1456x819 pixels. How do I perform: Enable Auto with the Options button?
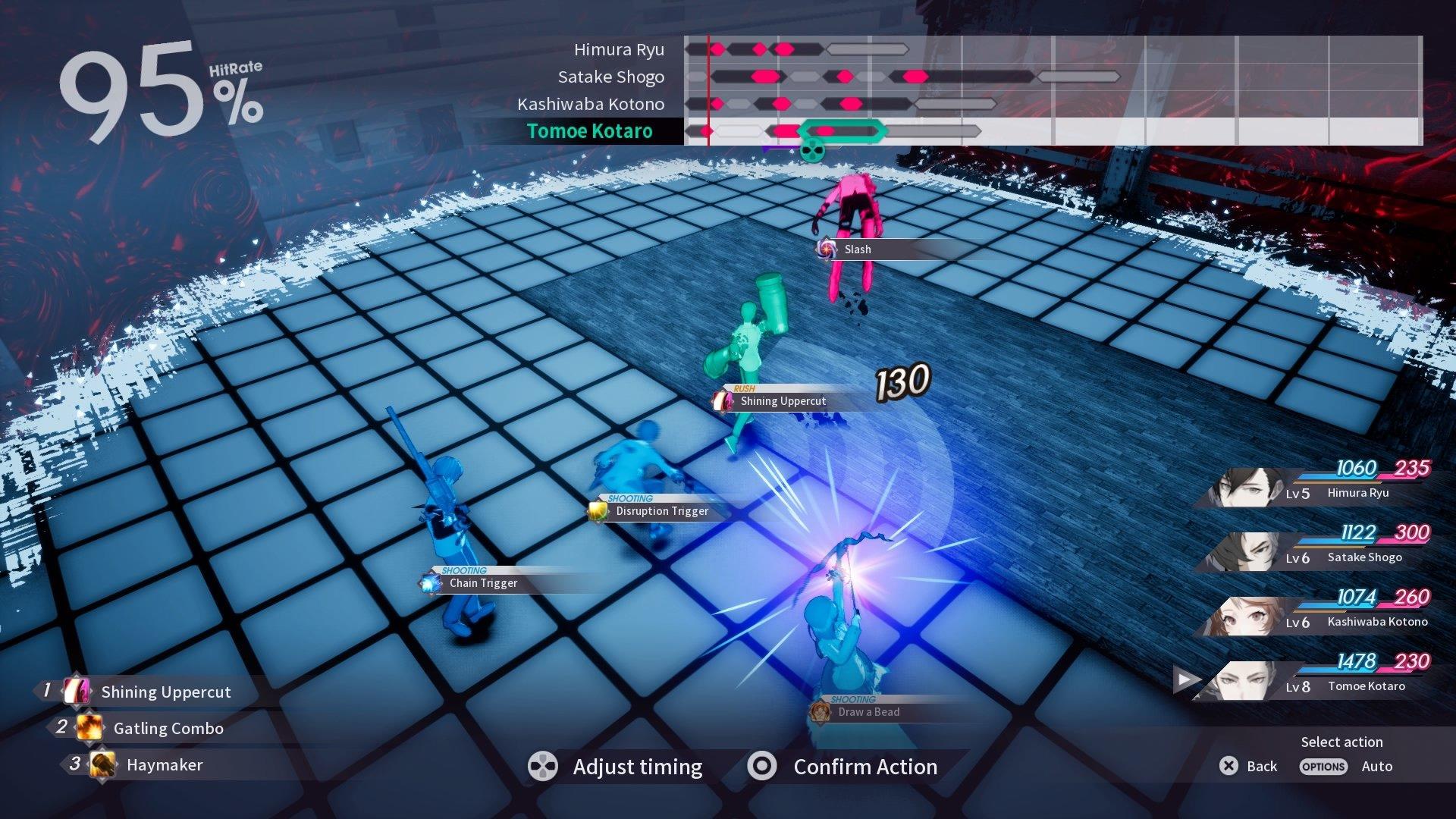click(1323, 767)
